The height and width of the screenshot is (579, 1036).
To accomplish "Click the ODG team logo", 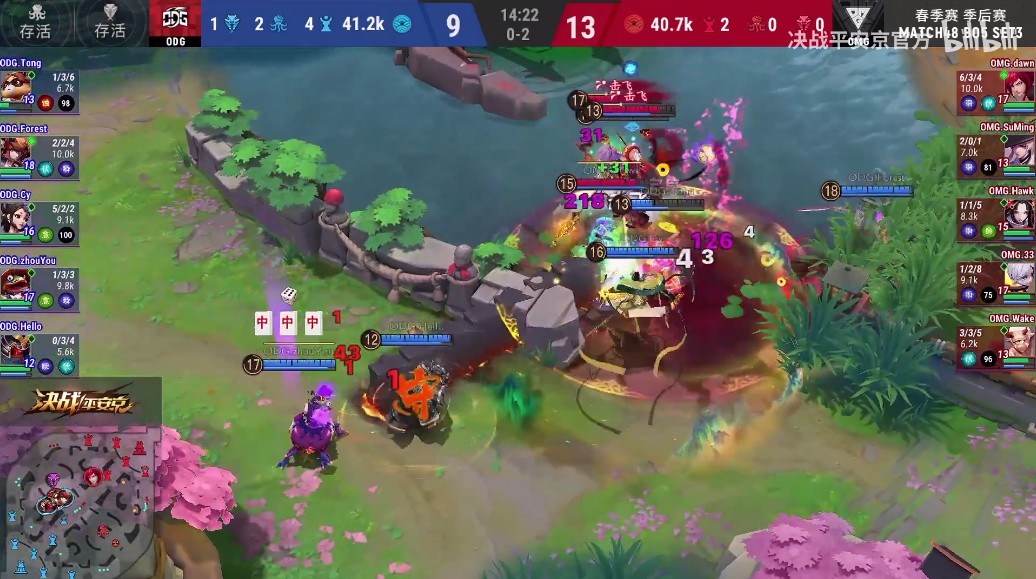I will tap(175, 23).
